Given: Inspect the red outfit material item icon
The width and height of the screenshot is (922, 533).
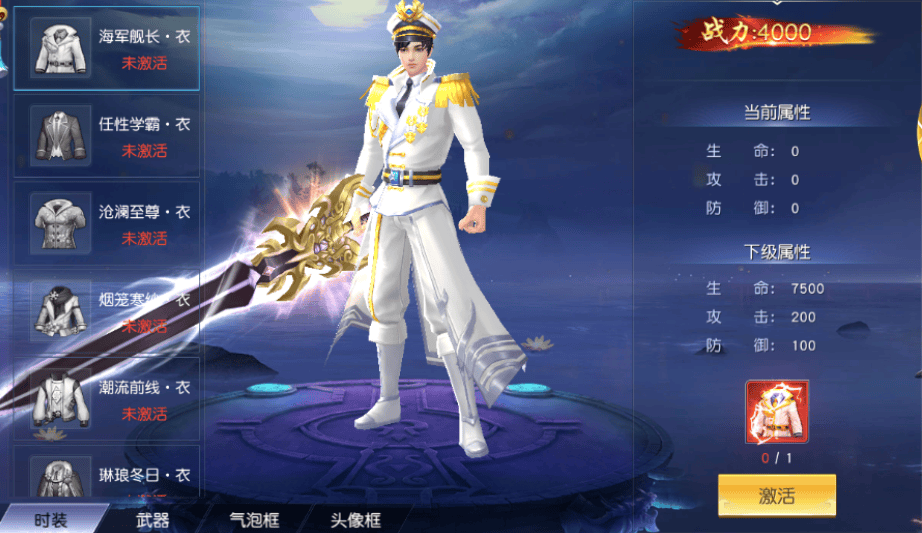Looking at the screenshot, I should (x=776, y=411).
